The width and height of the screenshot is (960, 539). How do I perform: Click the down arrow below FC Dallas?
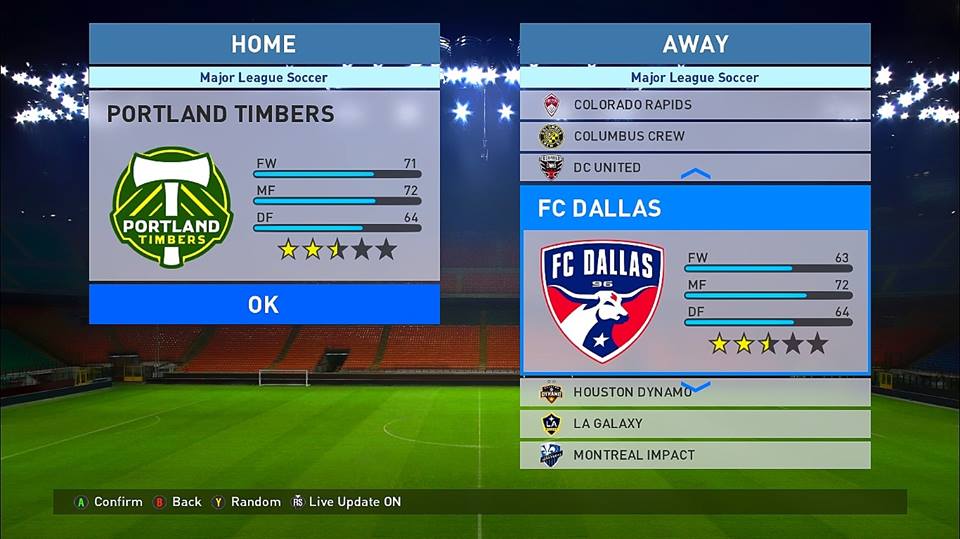pos(695,386)
